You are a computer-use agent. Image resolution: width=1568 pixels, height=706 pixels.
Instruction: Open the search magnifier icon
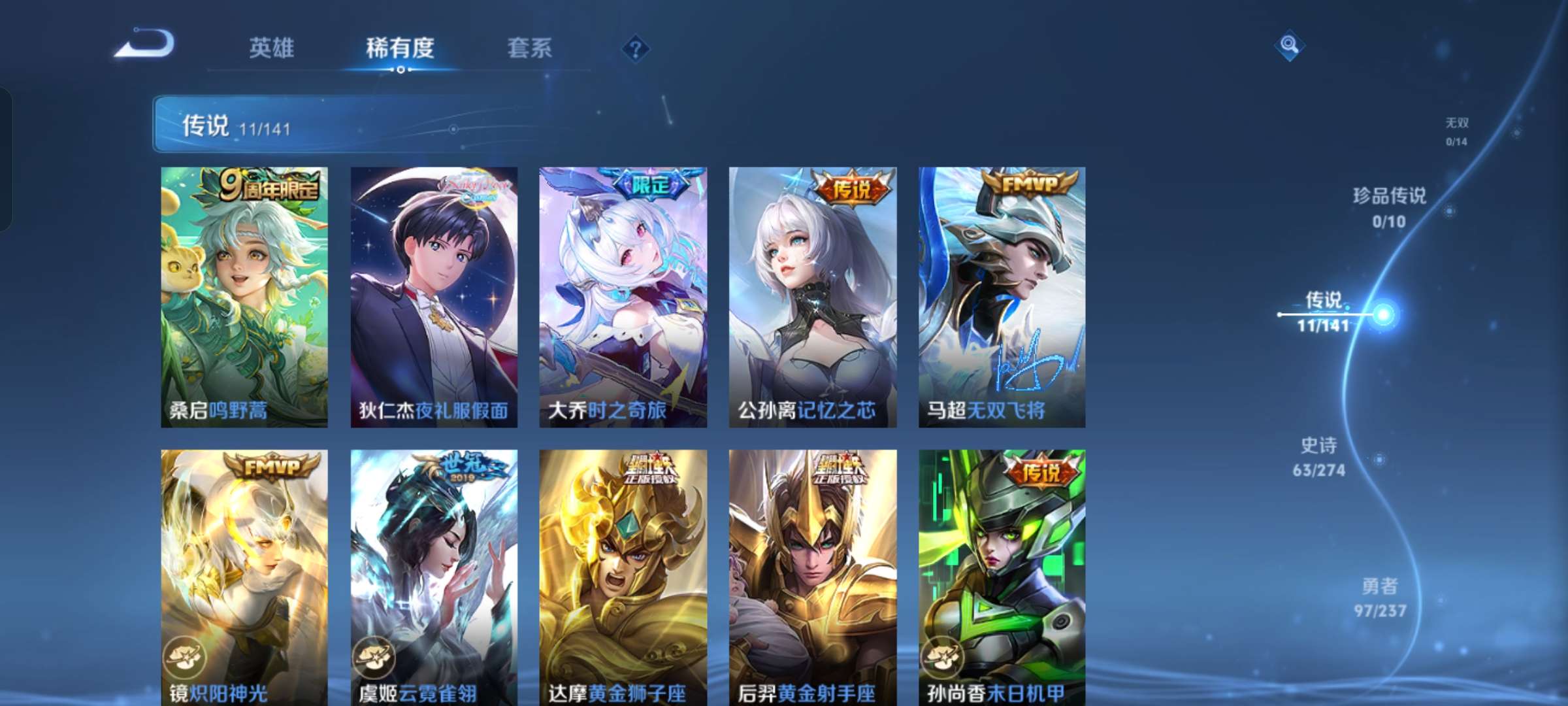pos(1290,44)
